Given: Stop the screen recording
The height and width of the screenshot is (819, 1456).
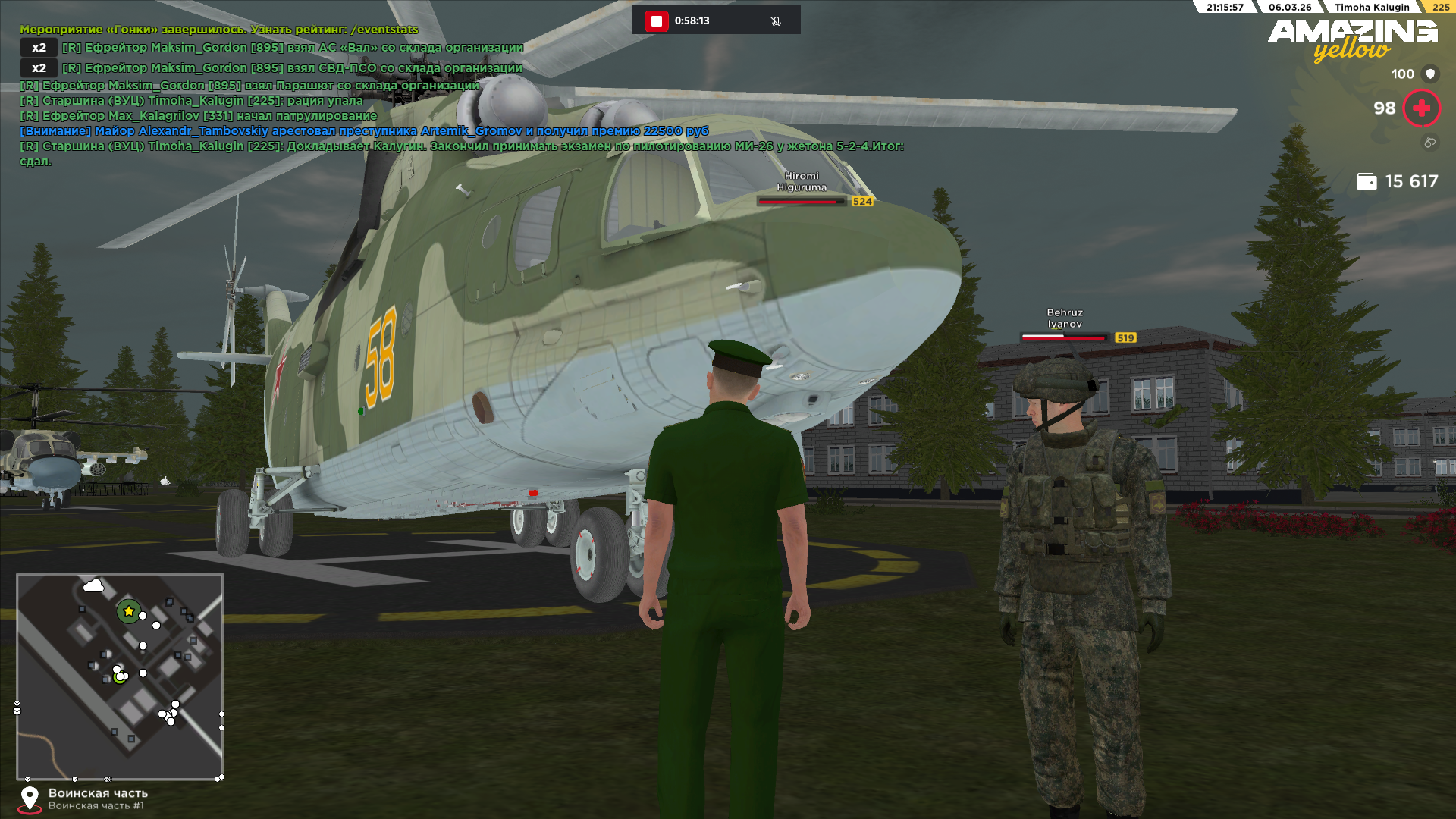Looking at the screenshot, I should (x=656, y=20).
